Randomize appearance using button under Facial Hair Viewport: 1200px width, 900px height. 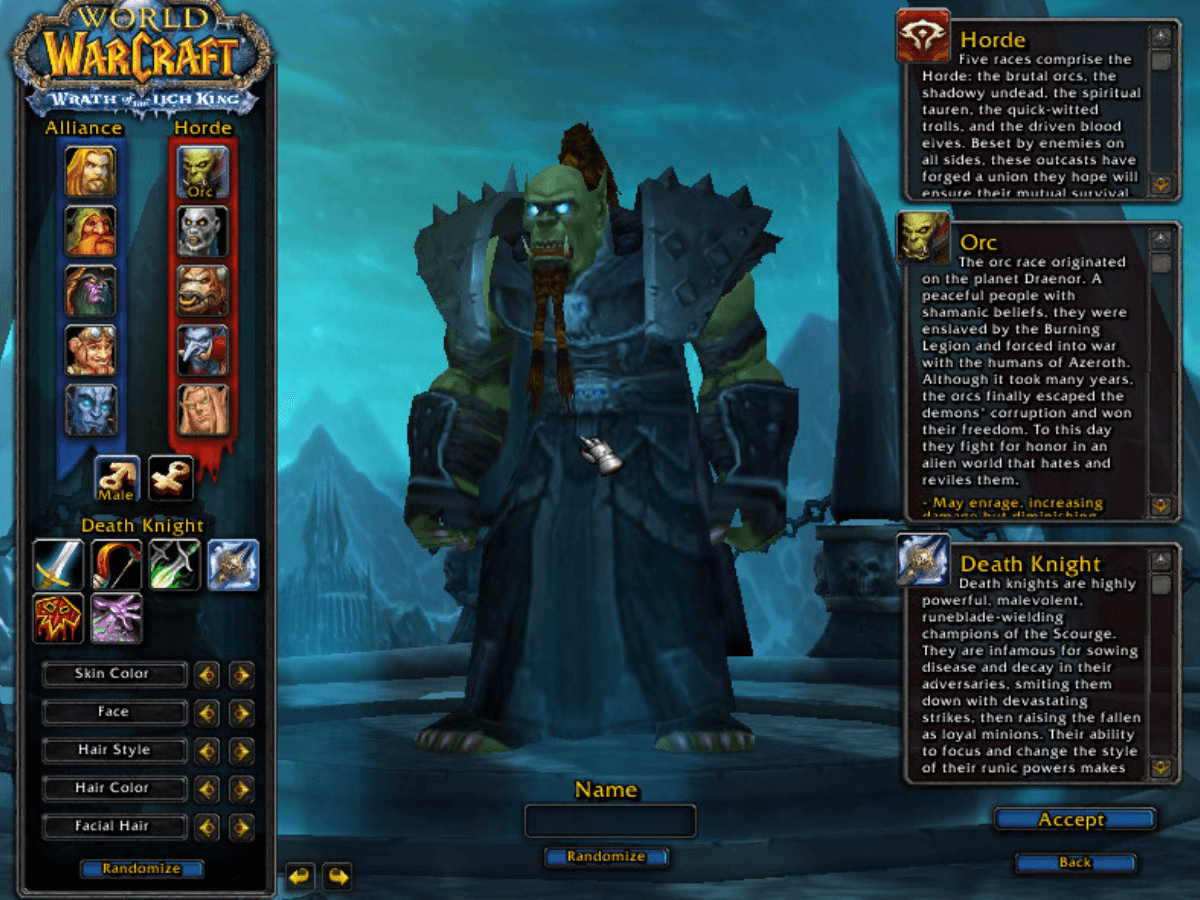(141, 869)
